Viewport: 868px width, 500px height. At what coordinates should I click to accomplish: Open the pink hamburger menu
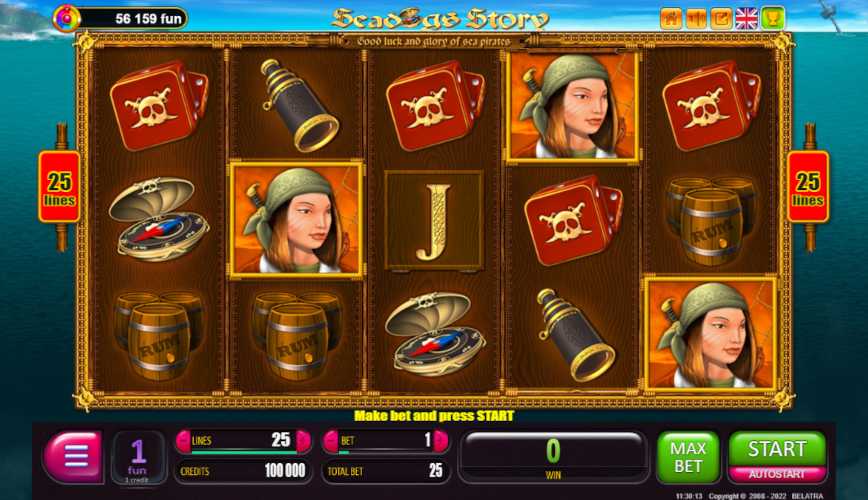tap(73, 457)
